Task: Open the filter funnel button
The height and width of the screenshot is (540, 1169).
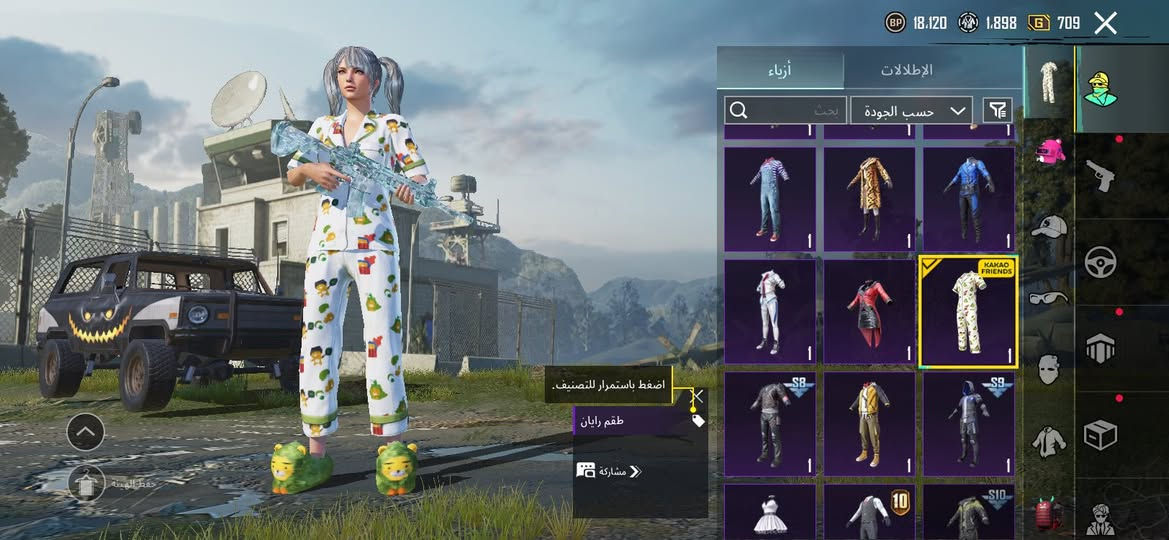Action: click(x=997, y=110)
